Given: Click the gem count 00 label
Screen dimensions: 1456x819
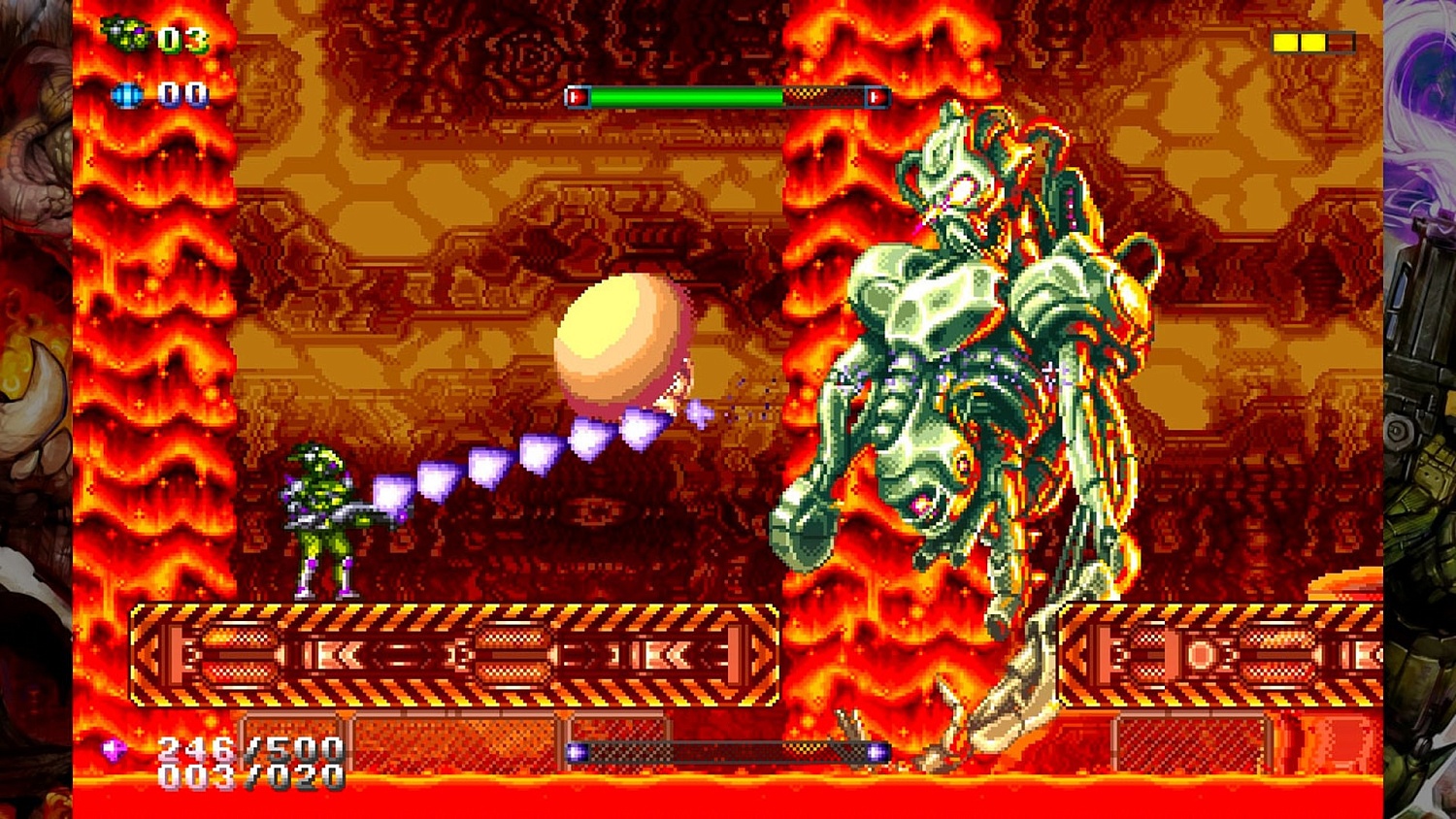Looking at the screenshot, I should coord(178,94).
